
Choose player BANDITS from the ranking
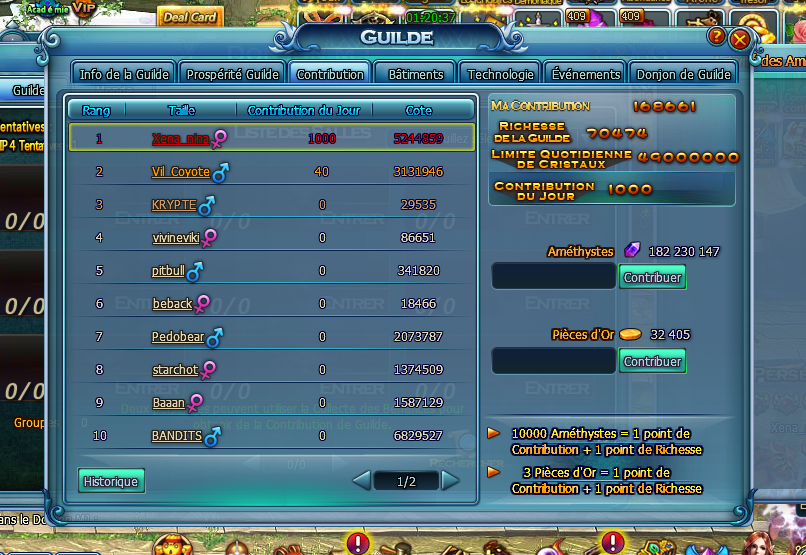[x=177, y=436]
